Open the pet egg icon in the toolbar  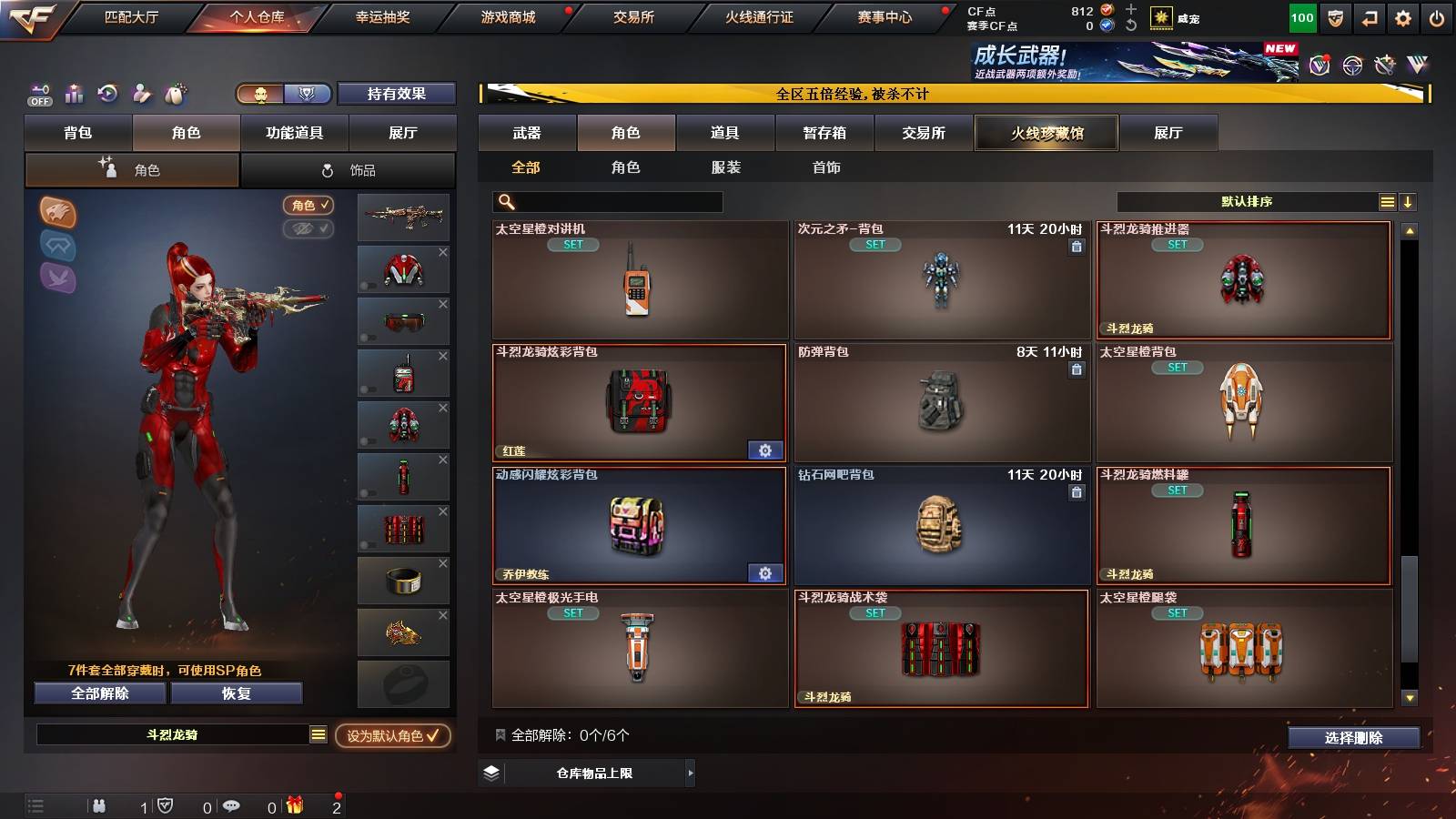pyautogui.click(x=175, y=94)
